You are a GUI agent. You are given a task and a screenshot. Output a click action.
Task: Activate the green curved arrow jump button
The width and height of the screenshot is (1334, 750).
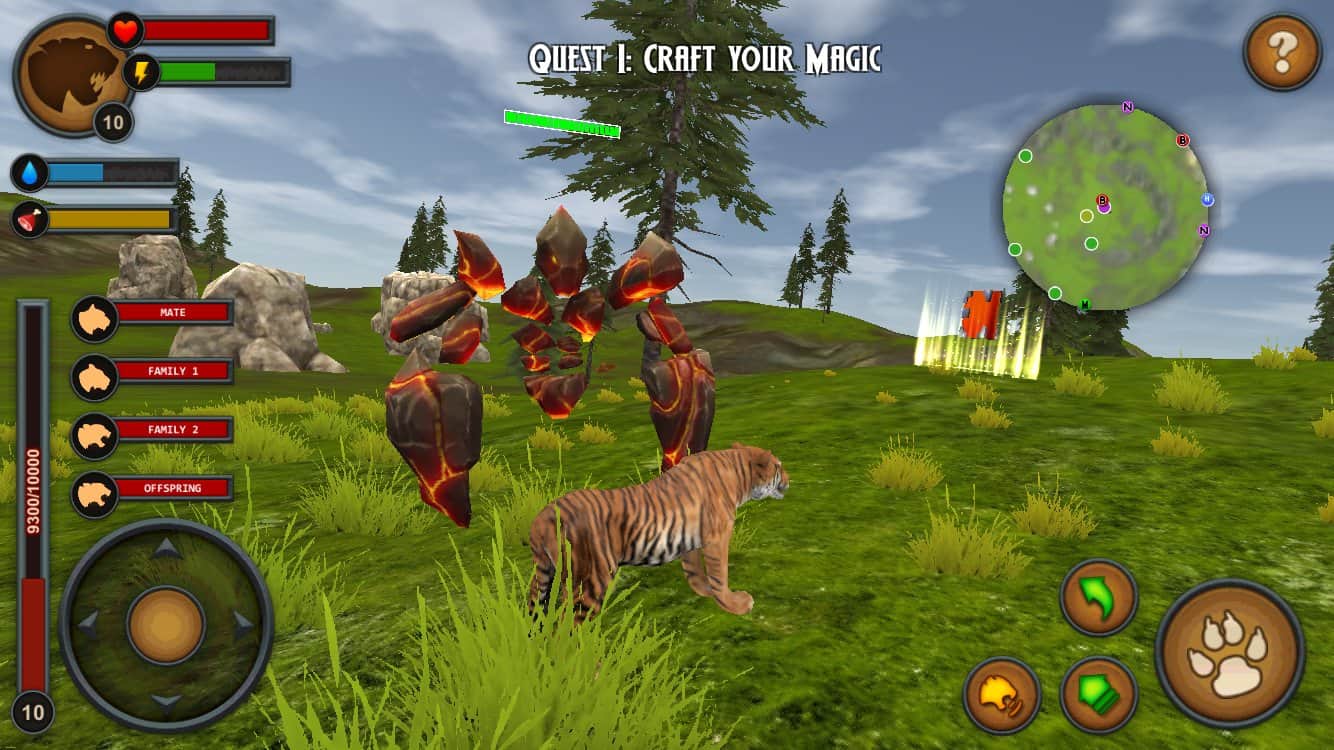[x=1098, y=597]
